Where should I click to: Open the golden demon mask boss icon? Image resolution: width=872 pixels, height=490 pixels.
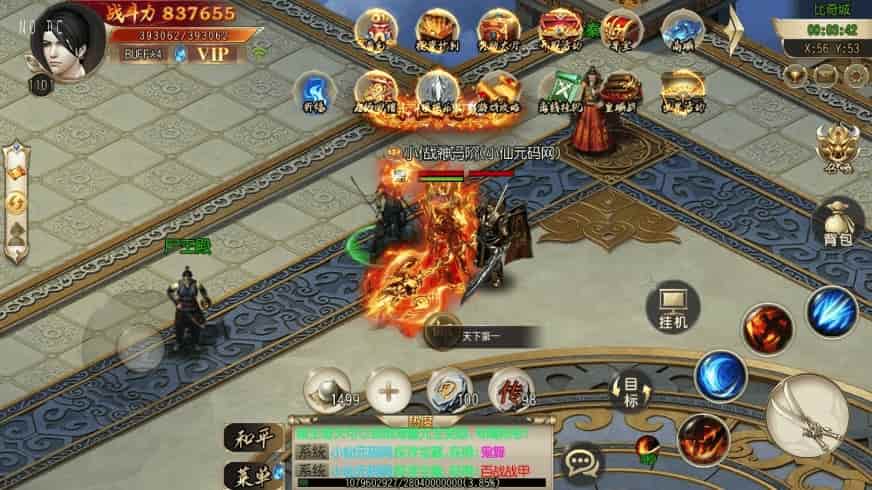pyautogui.click(x=836, y=150)
